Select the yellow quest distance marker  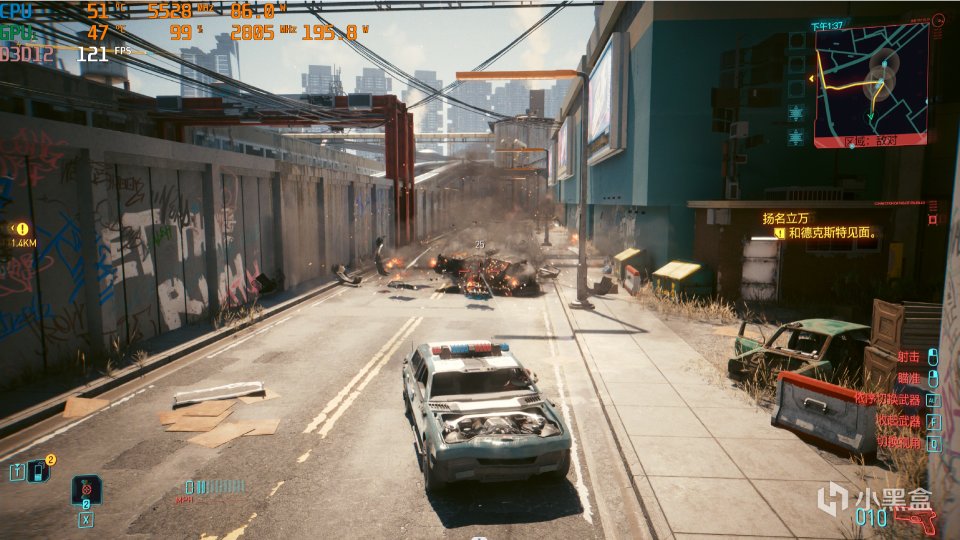point(22,229)
